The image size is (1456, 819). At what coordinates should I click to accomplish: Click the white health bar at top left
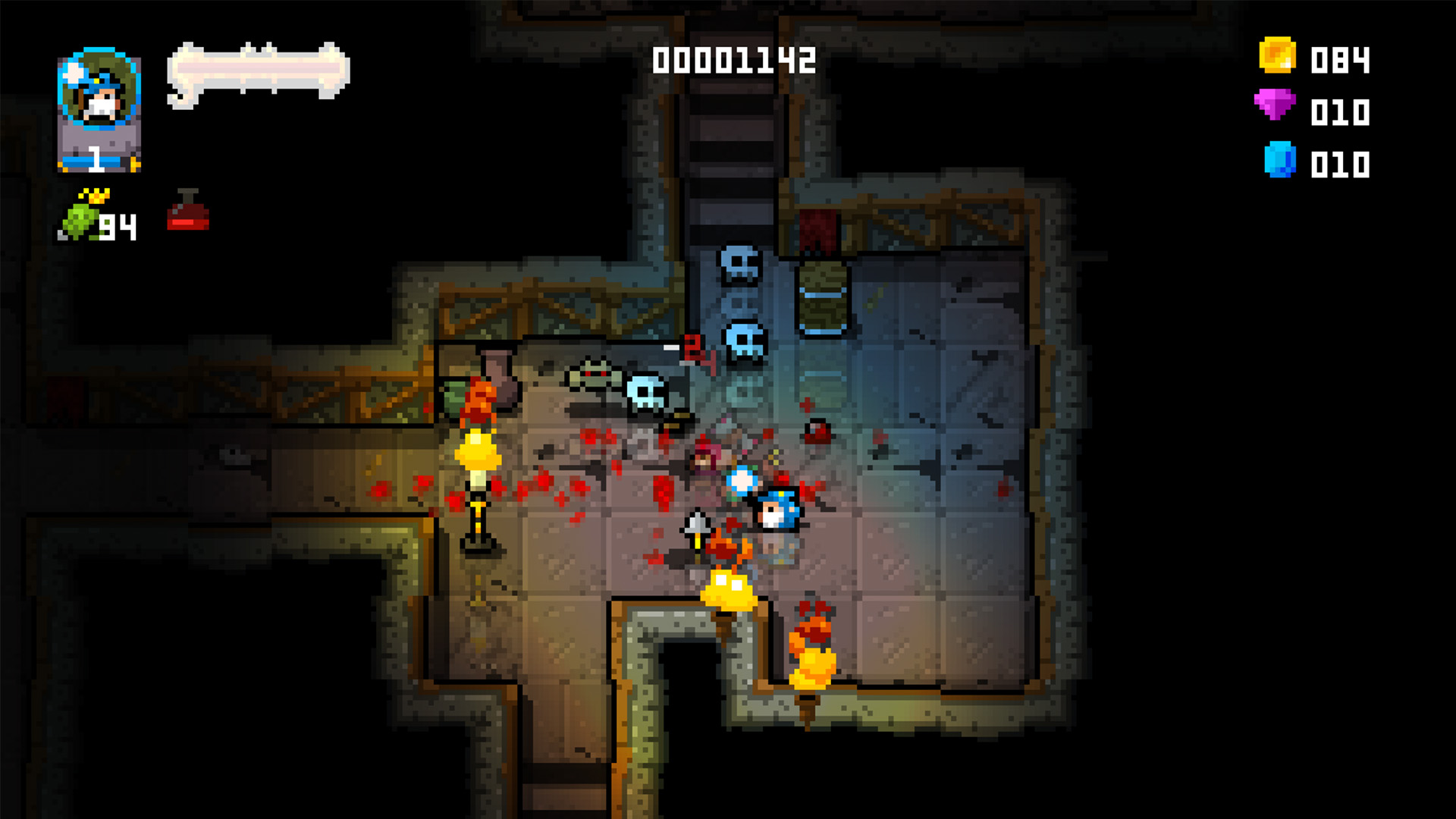pyautogui.click(x=258, y=68)
